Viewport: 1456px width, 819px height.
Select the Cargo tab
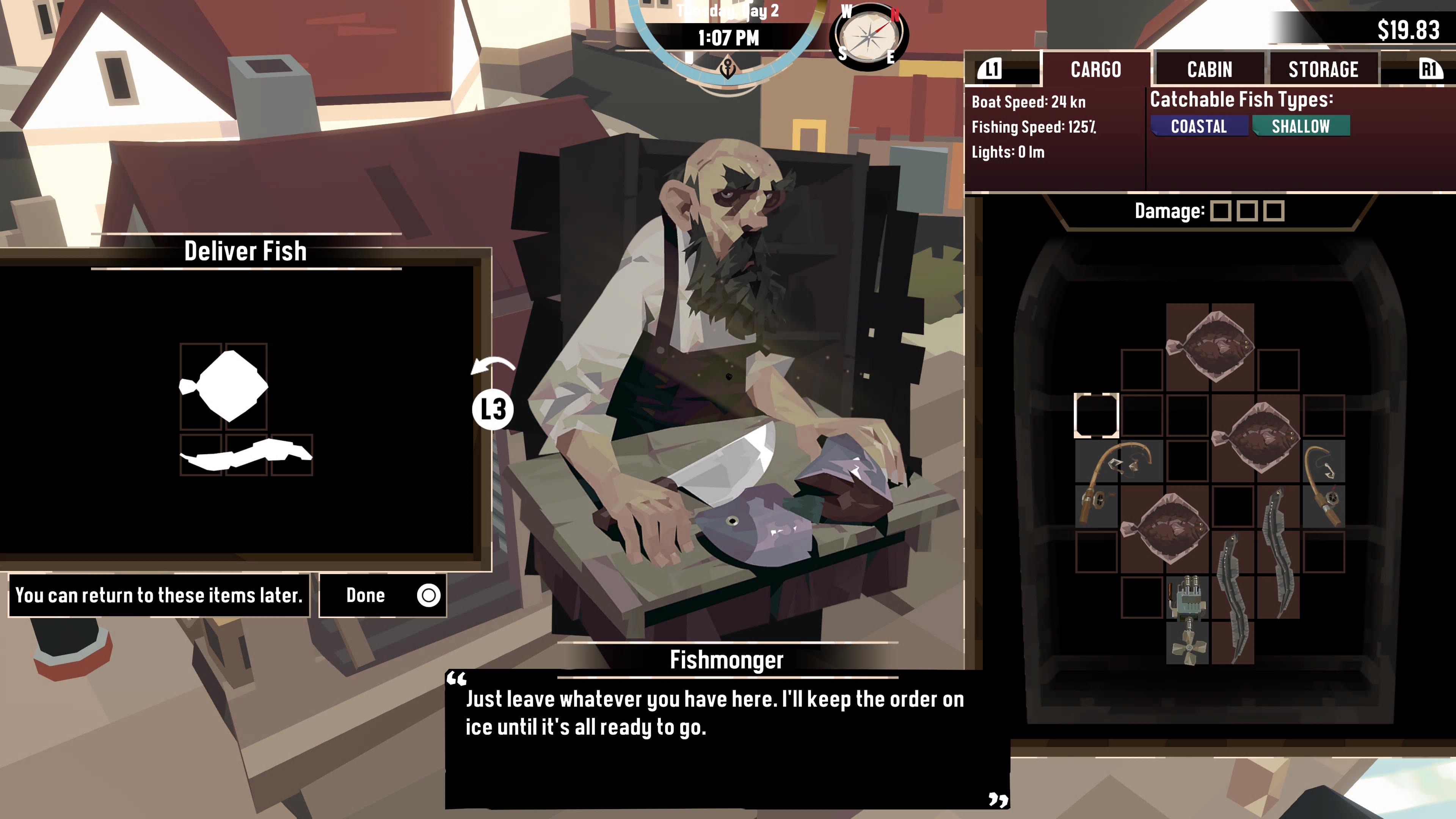(x=1095, y=69)
